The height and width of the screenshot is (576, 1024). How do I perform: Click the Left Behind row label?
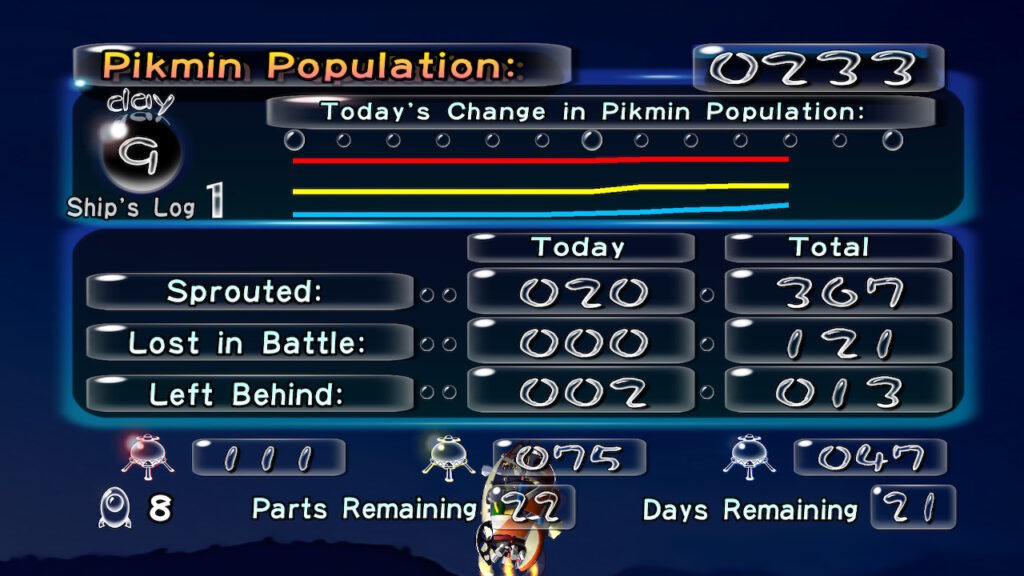point(249,394)
